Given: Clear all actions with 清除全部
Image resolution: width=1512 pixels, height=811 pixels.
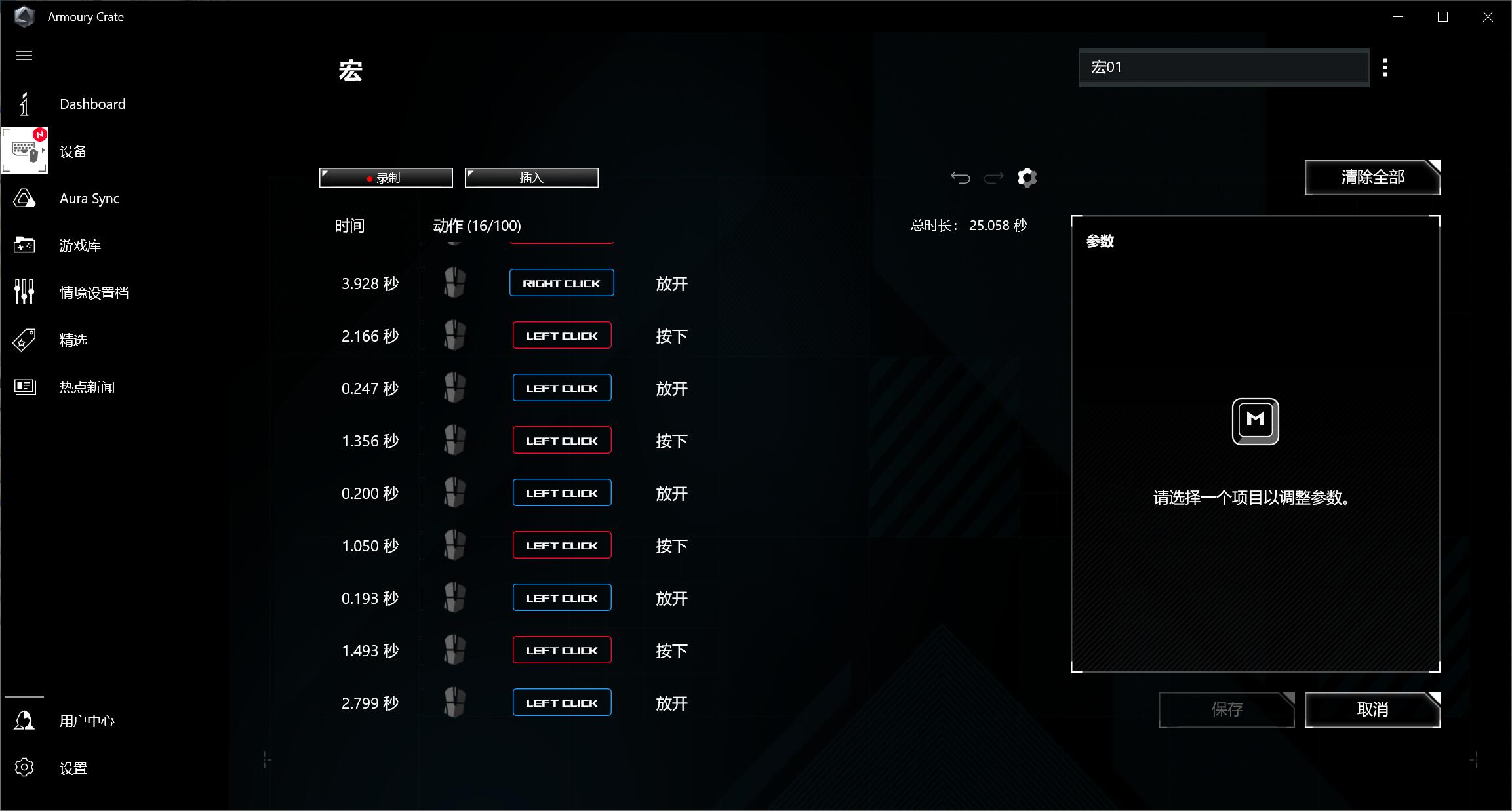Looking at the screenshot, I should pos(1372,178).
